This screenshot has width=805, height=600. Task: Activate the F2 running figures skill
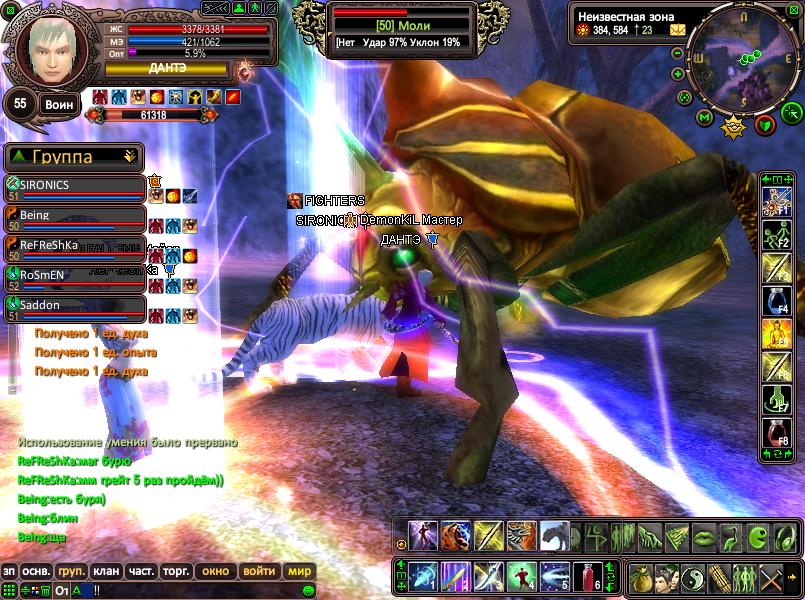[777, 237]
